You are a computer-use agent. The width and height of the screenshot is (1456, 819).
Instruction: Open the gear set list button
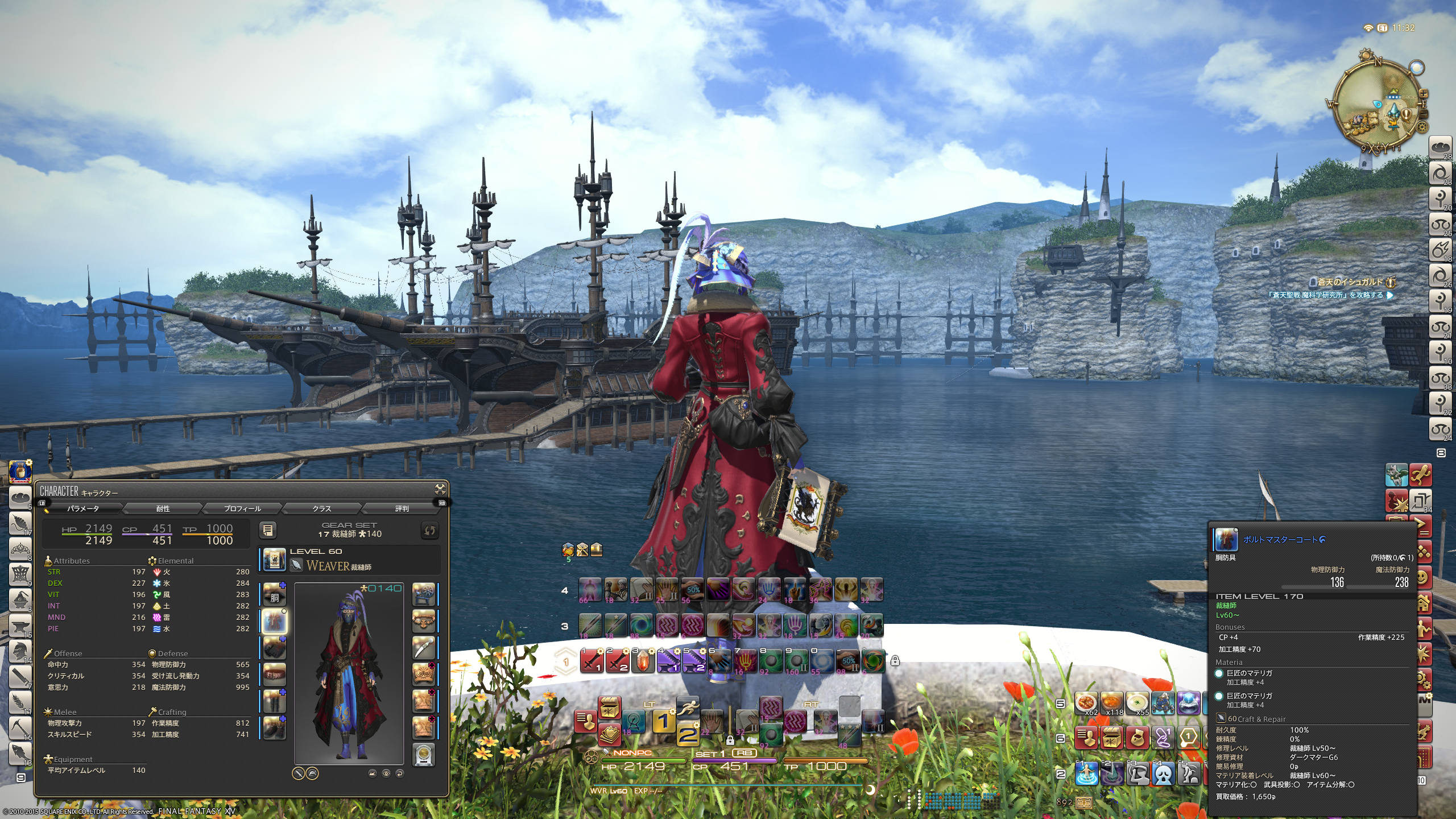tap(268, 530)
